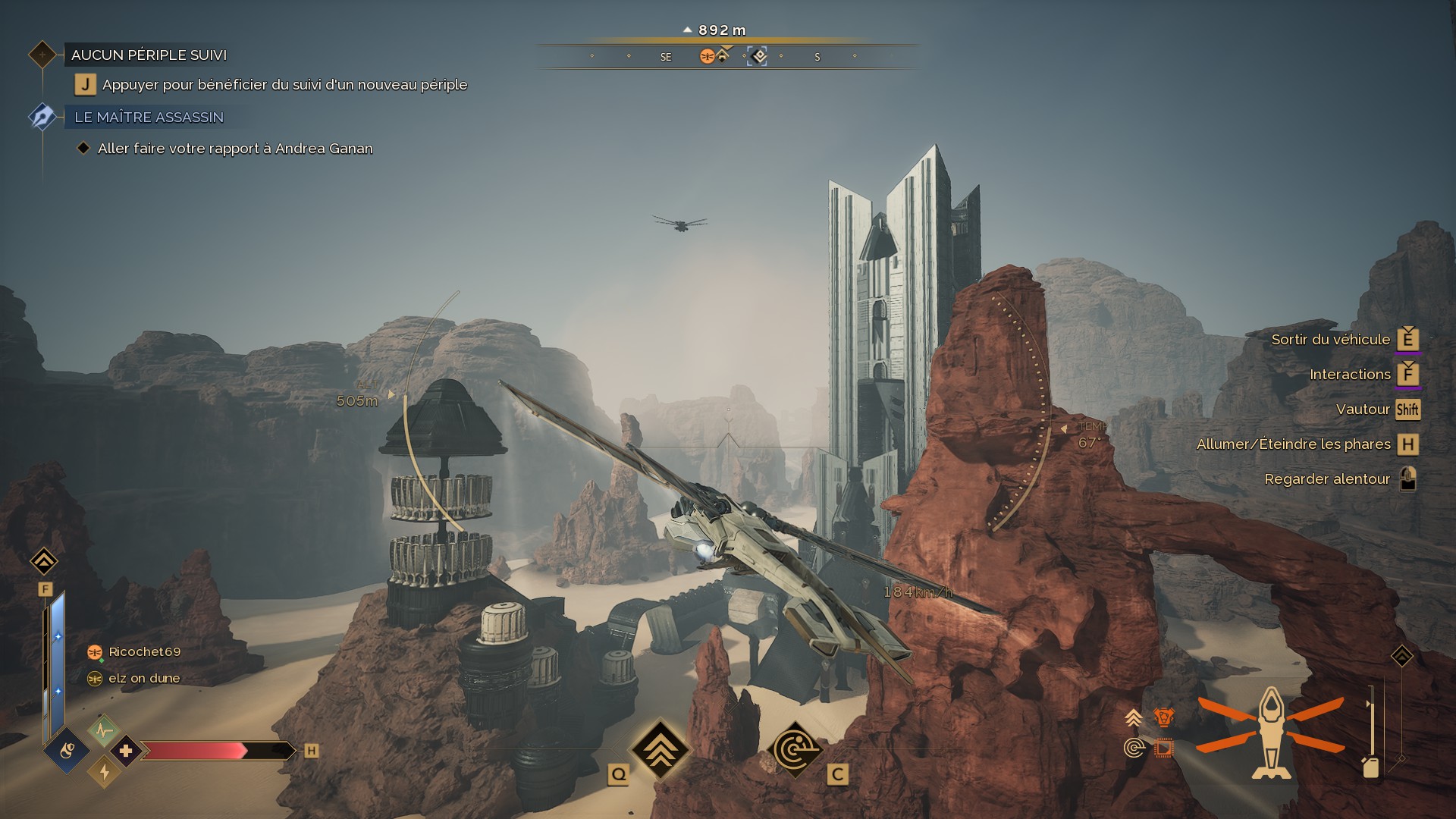
Task: Open the Aucun Périple Suivi journey tracker
Action: coord(149,55)
